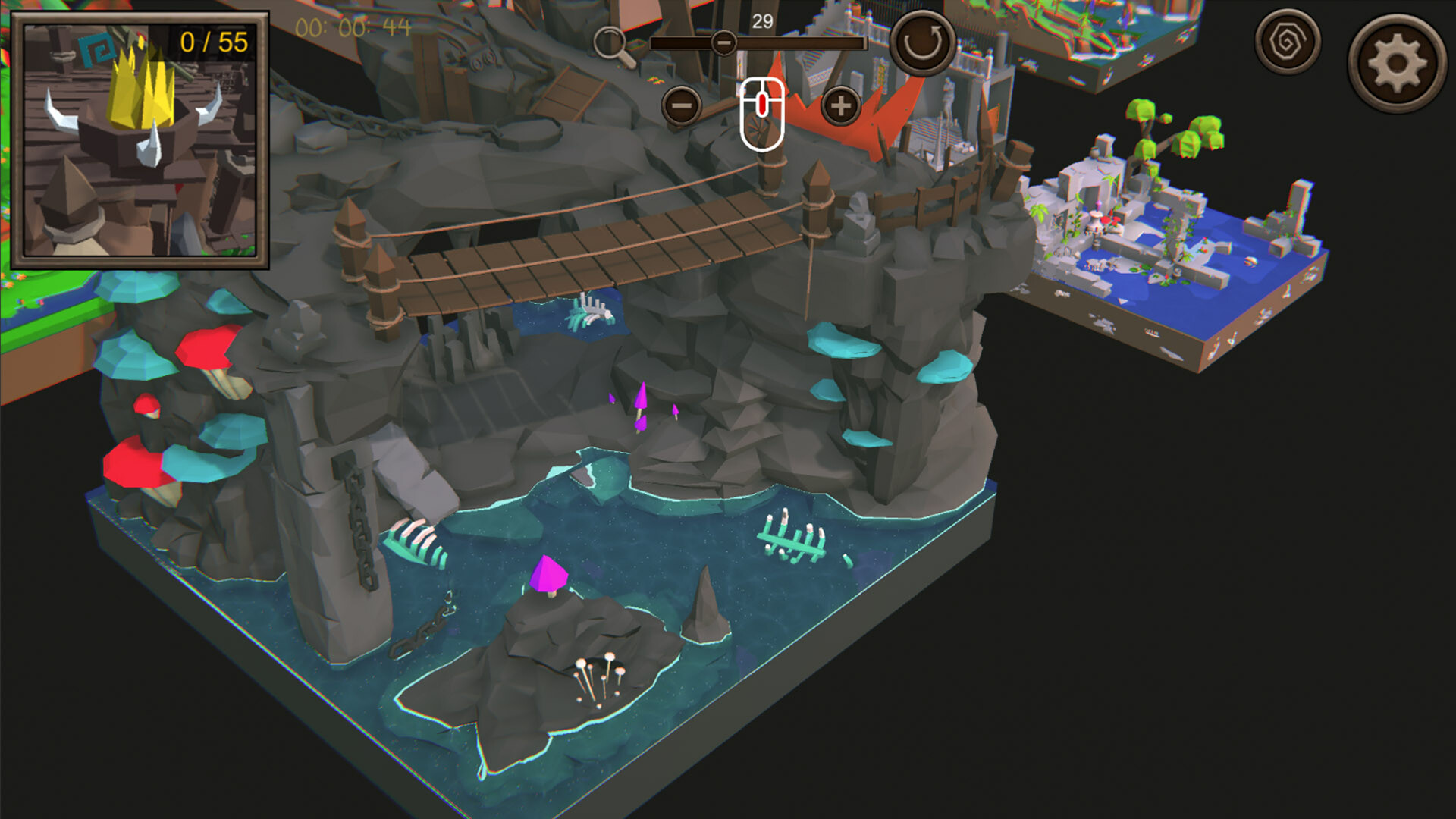Click the zoom-out minus button

(x=683, y=107)
